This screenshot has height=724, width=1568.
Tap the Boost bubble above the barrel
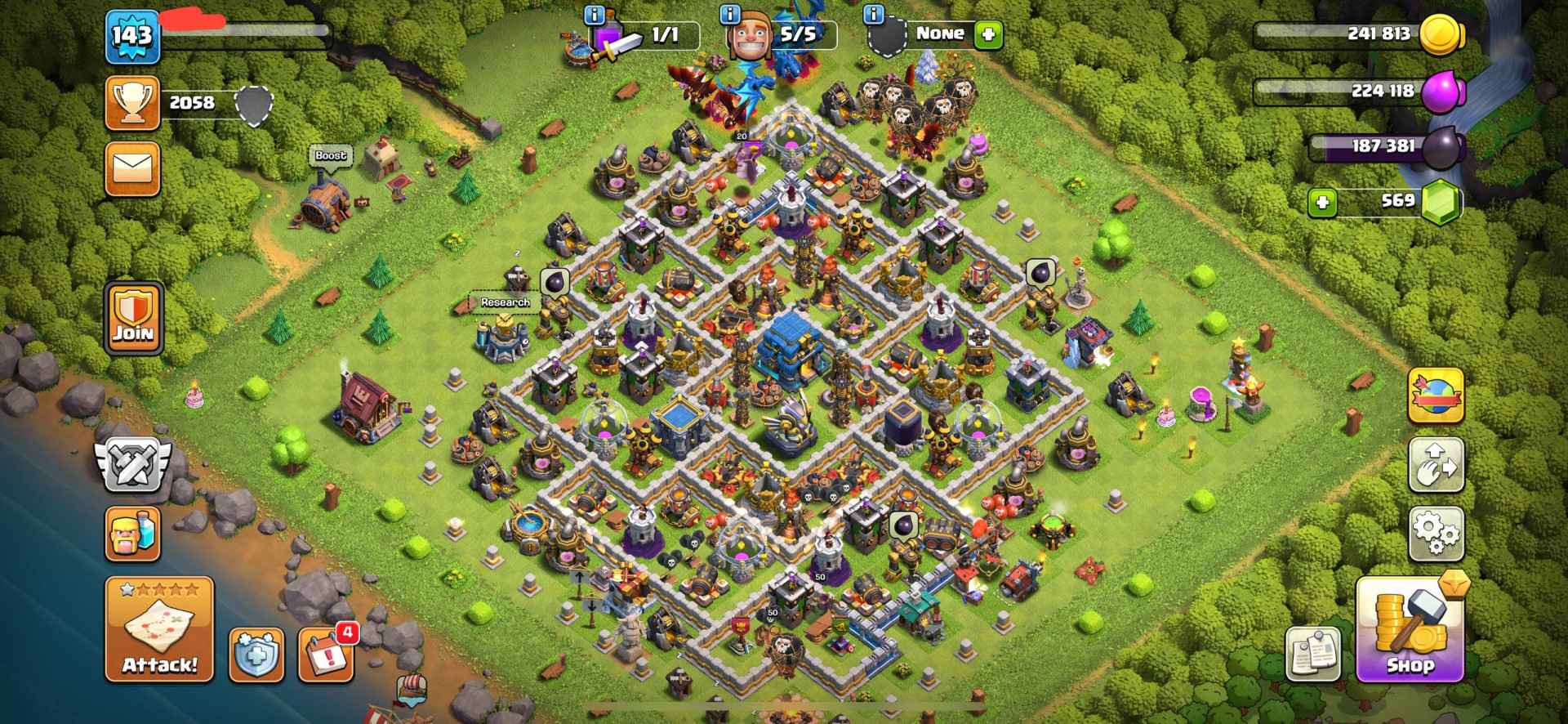[x=331, y=155]
